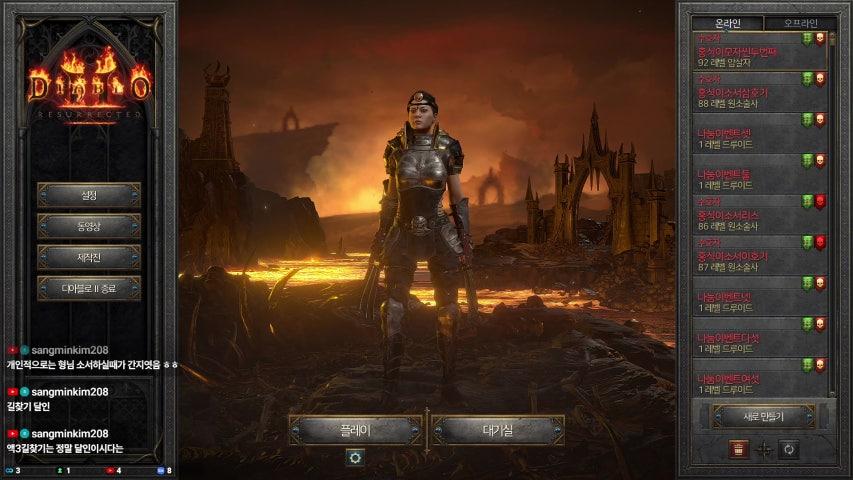Click the red delete character trash icon
Screen dimensions: 853x480
738,449
